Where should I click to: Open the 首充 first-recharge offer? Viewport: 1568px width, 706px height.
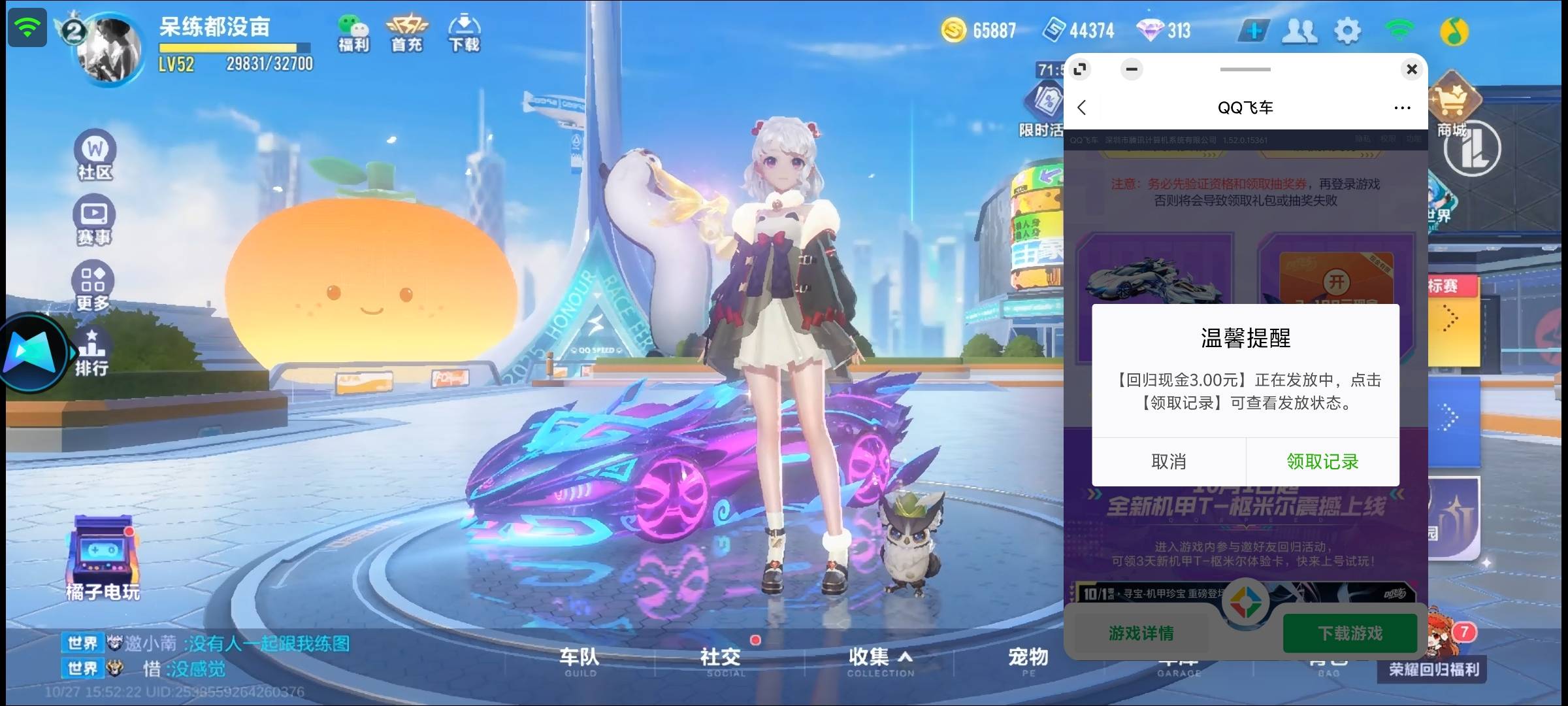pyautogui.click(x=406, y=33)
